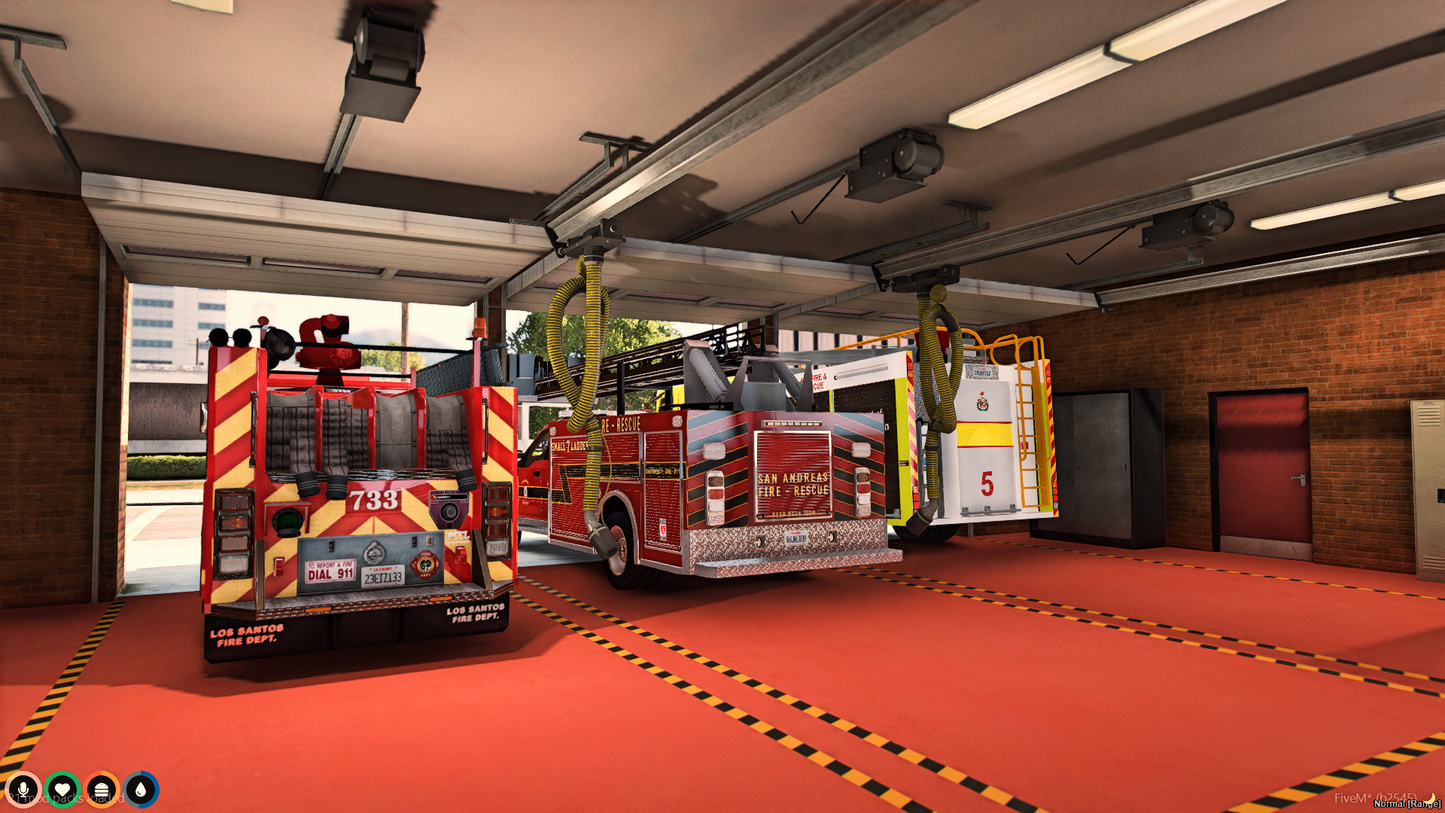Select the San Andreas Fire-Rescue emblem

[x=793, y=486]
